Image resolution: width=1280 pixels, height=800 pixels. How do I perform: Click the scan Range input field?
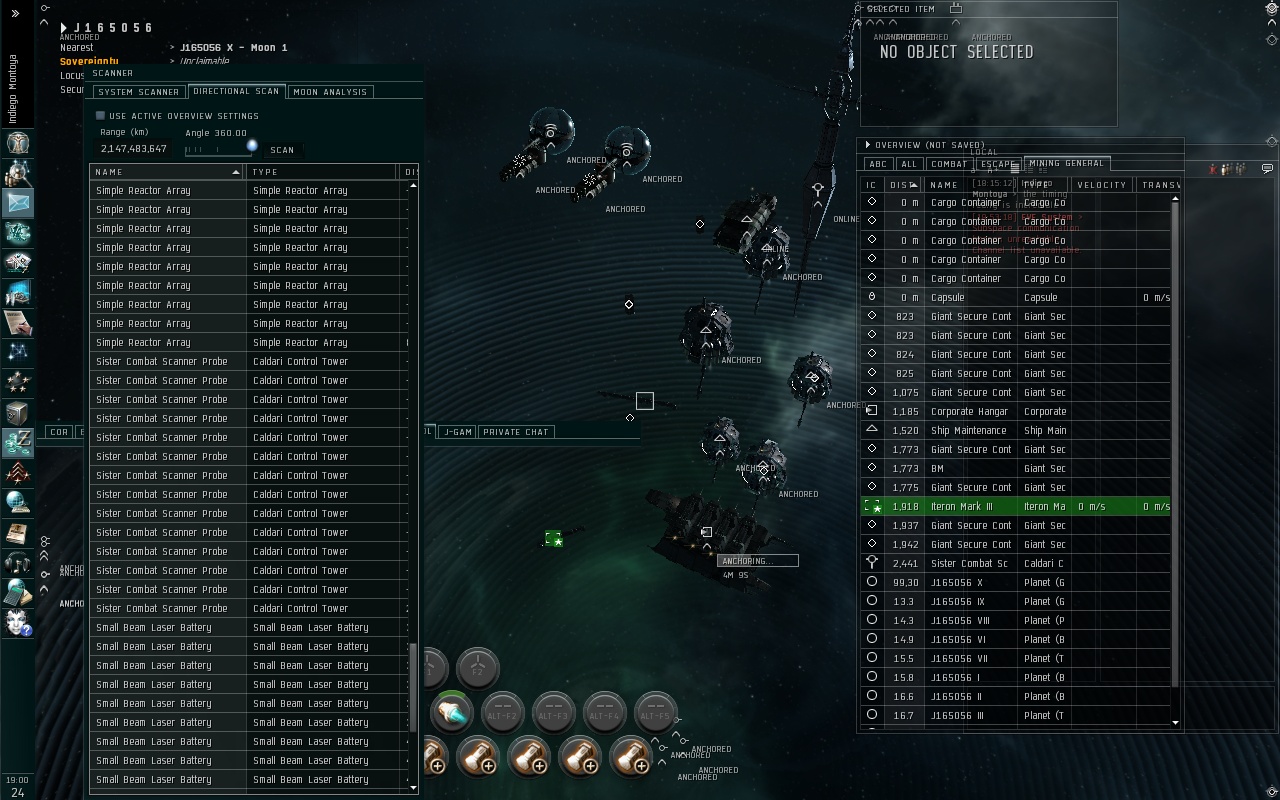(x=134, y=149)
